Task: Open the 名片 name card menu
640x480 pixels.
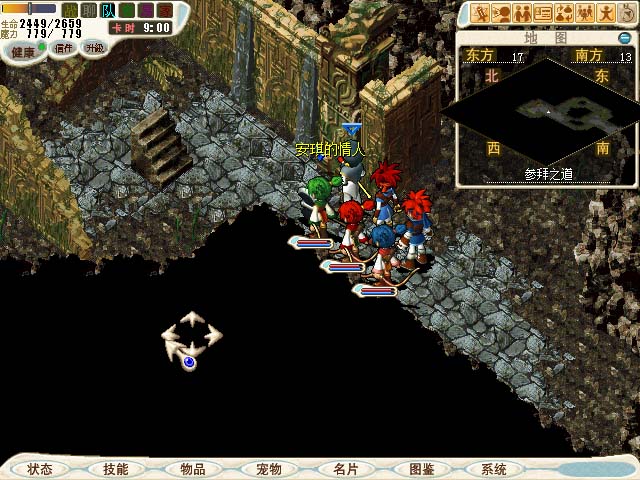Action: pos(344,468)
